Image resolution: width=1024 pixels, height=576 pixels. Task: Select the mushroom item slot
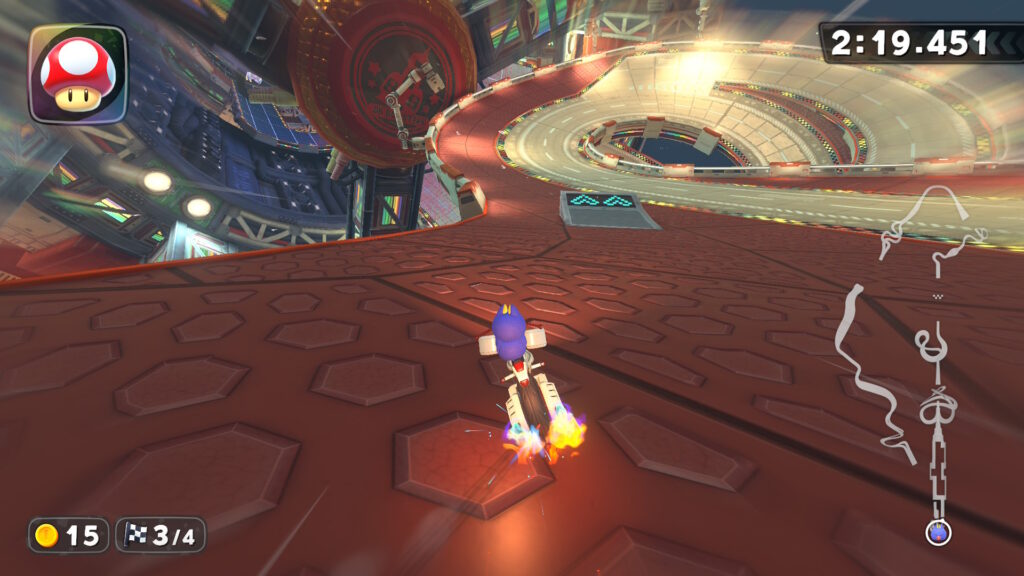(x=78, y=74)
